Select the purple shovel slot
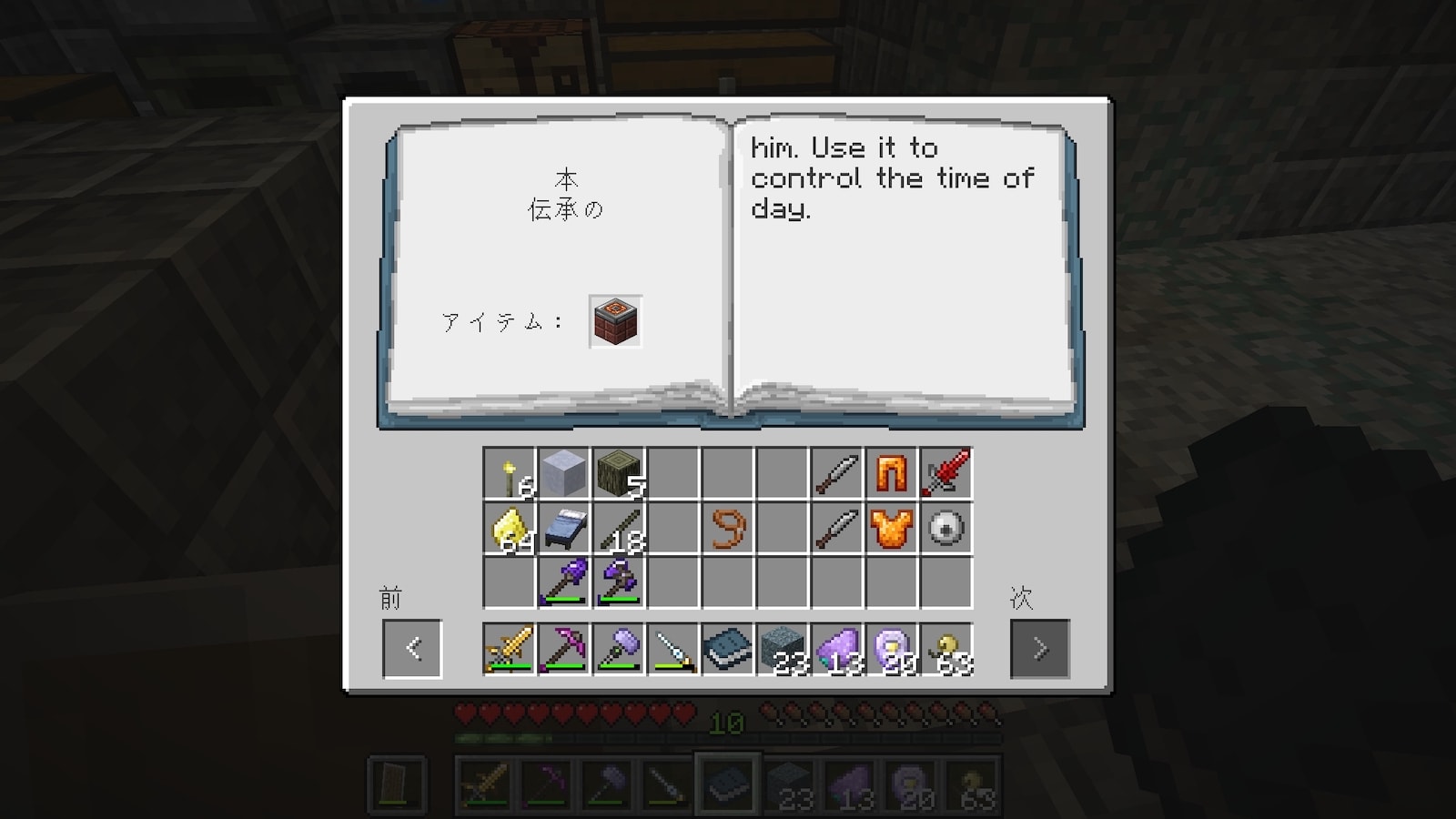 563,582
